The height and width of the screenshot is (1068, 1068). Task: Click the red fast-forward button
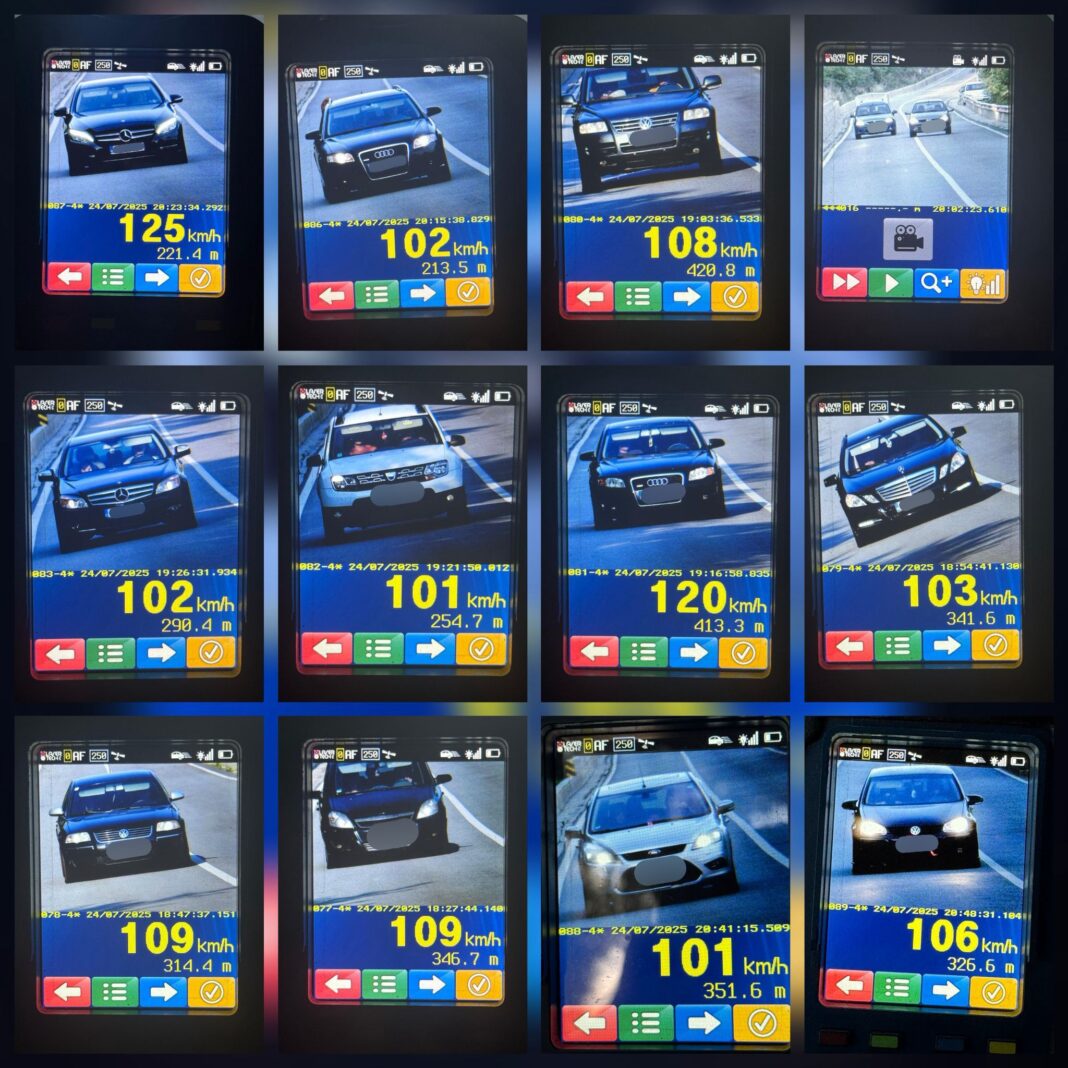(x=844, y=283)
